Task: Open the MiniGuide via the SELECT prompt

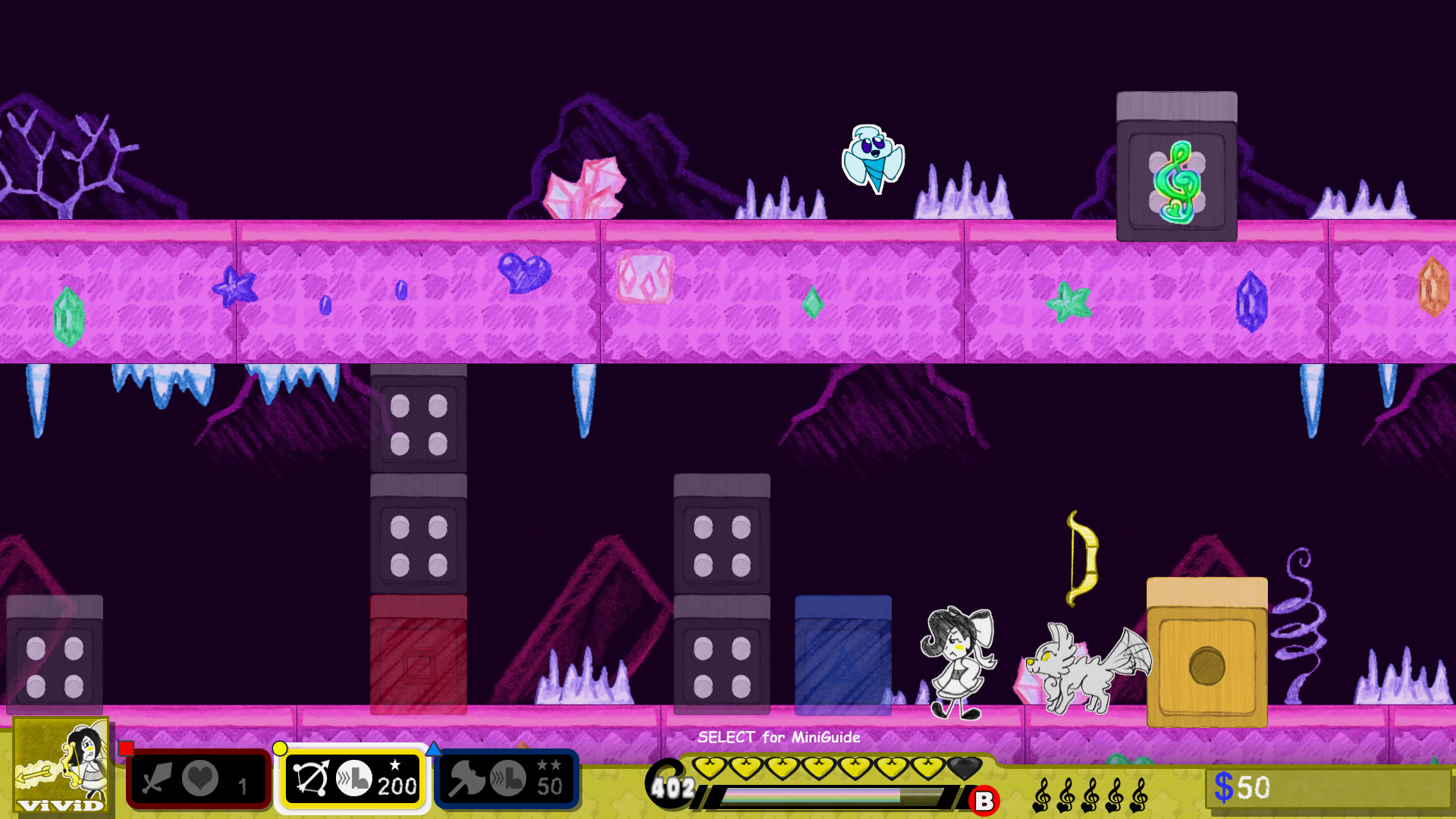Action: coord(779,737)
